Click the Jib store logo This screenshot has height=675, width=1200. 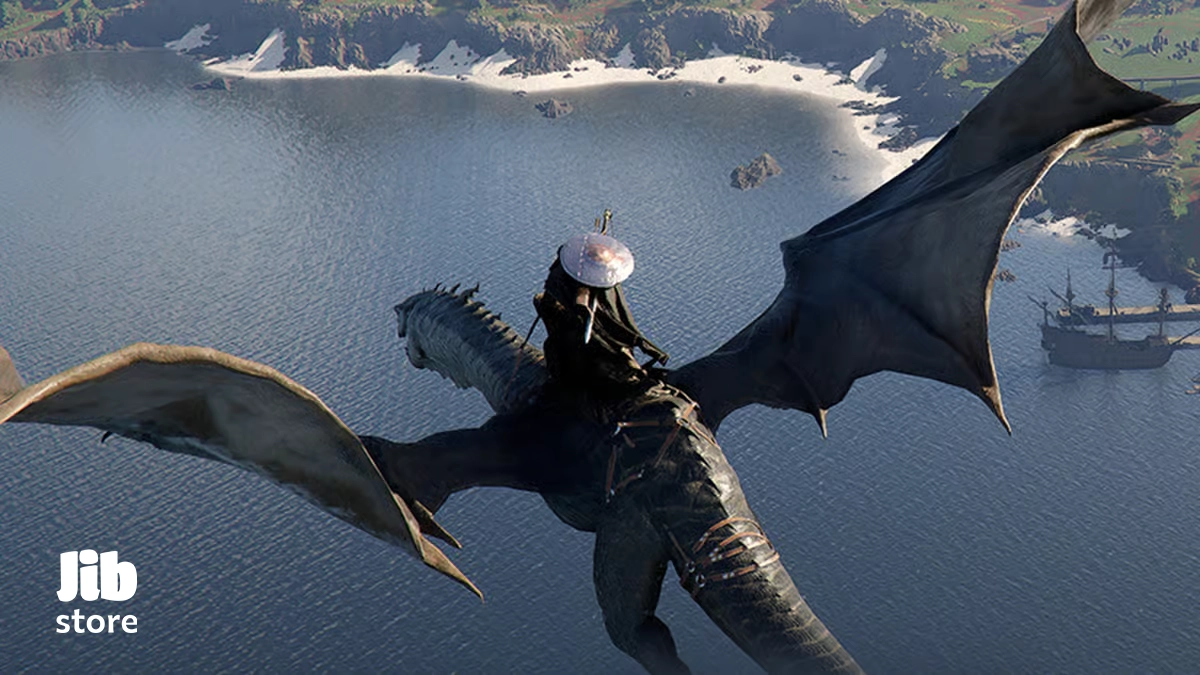tap(97, 591)
